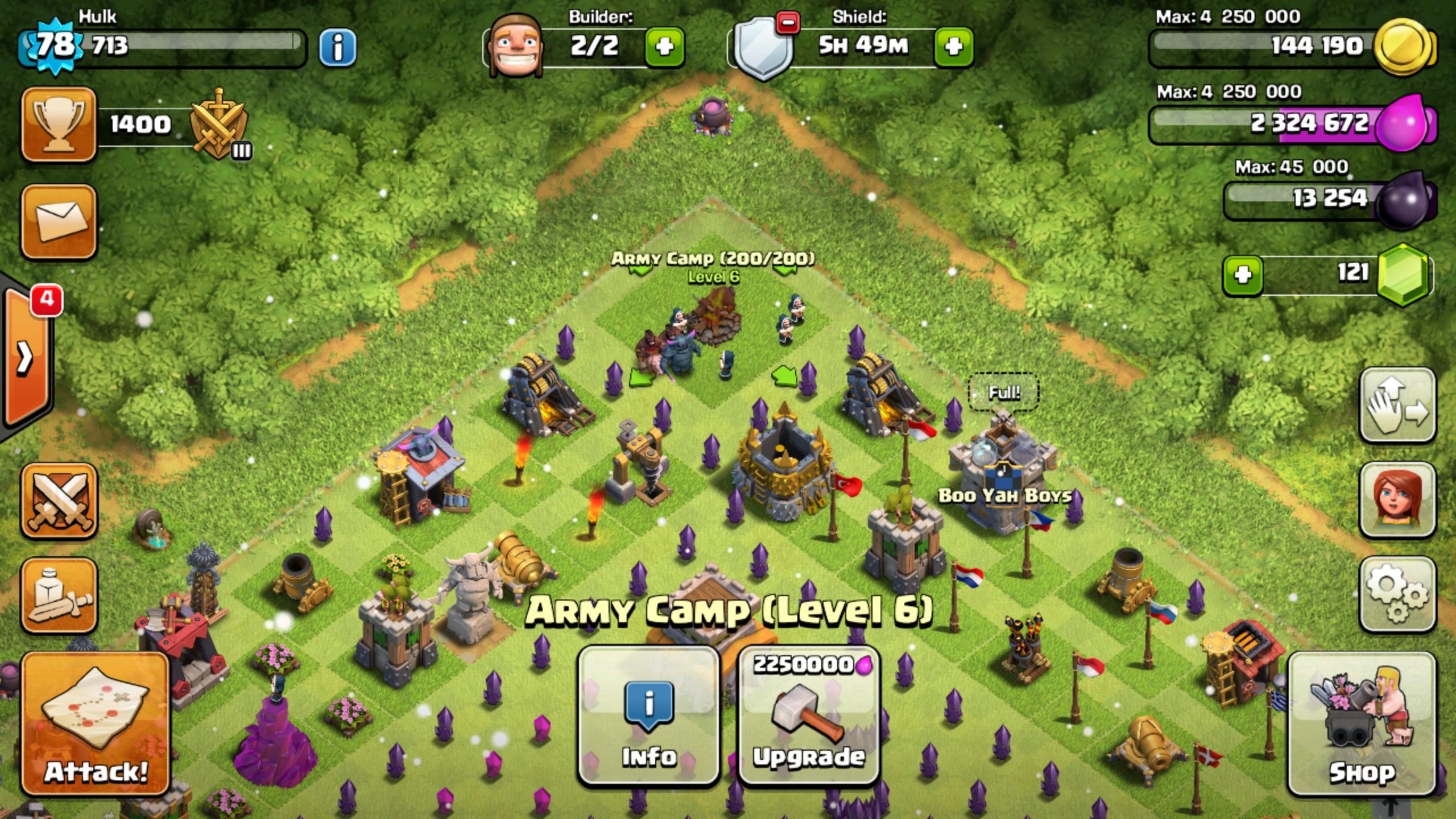The image size is (1456, 819).
Task: Upgrade the Army Camp for 2250000 elixir
Action: point(809,717)
